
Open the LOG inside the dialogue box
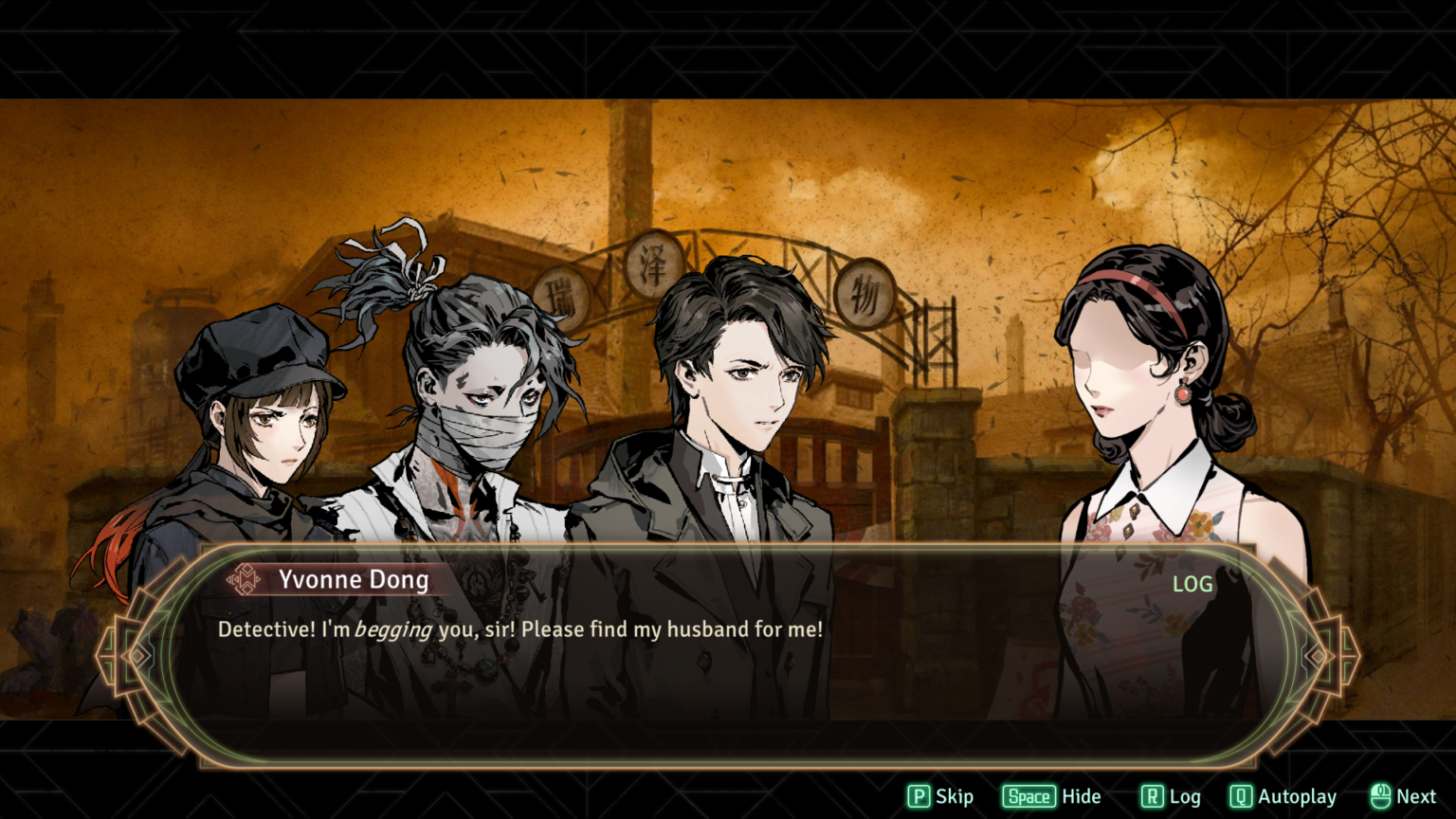click(1192, 585)
